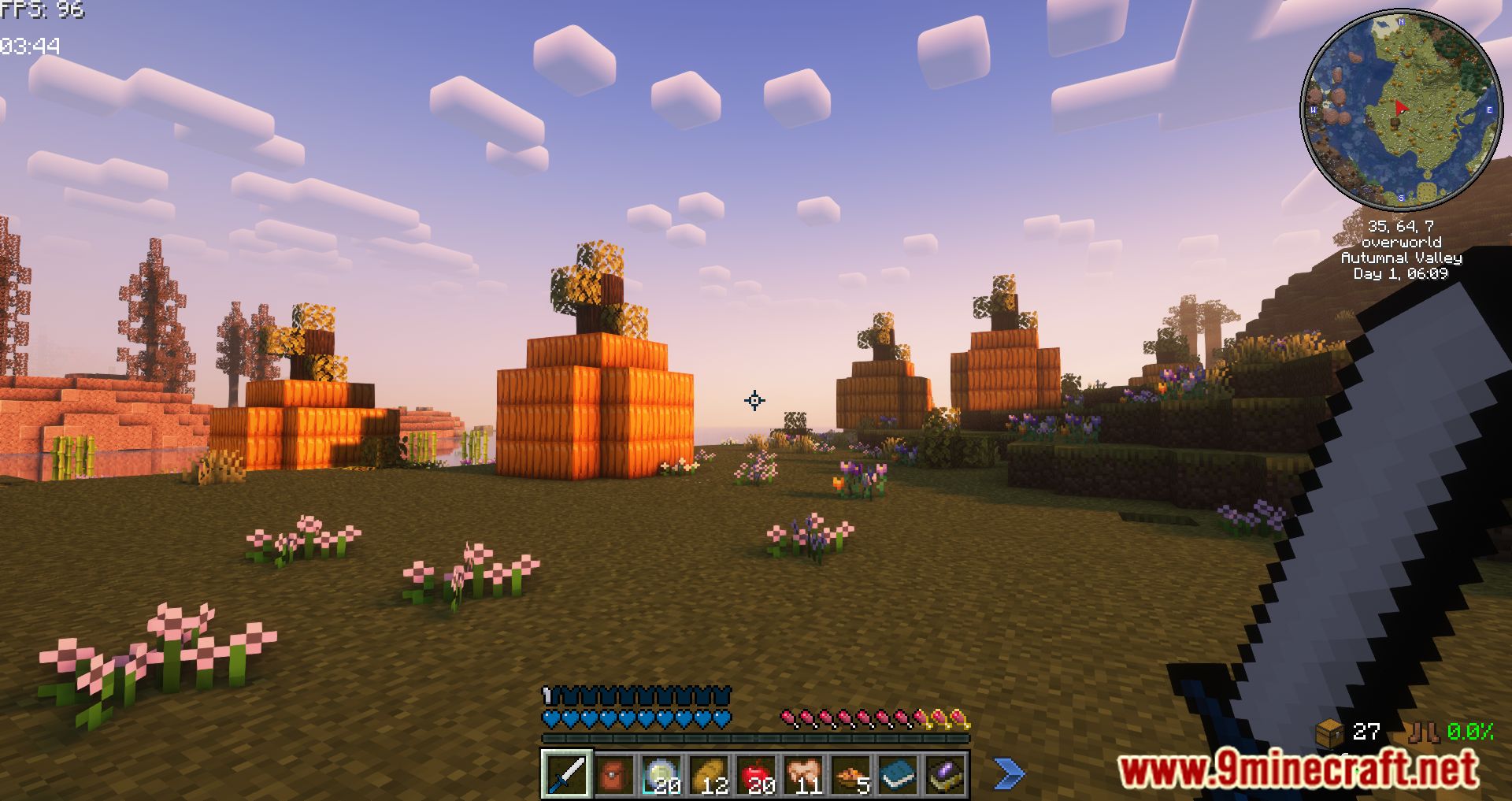
Task: Click the blue arrow beside the hotbar
Action: point(1008,773)
